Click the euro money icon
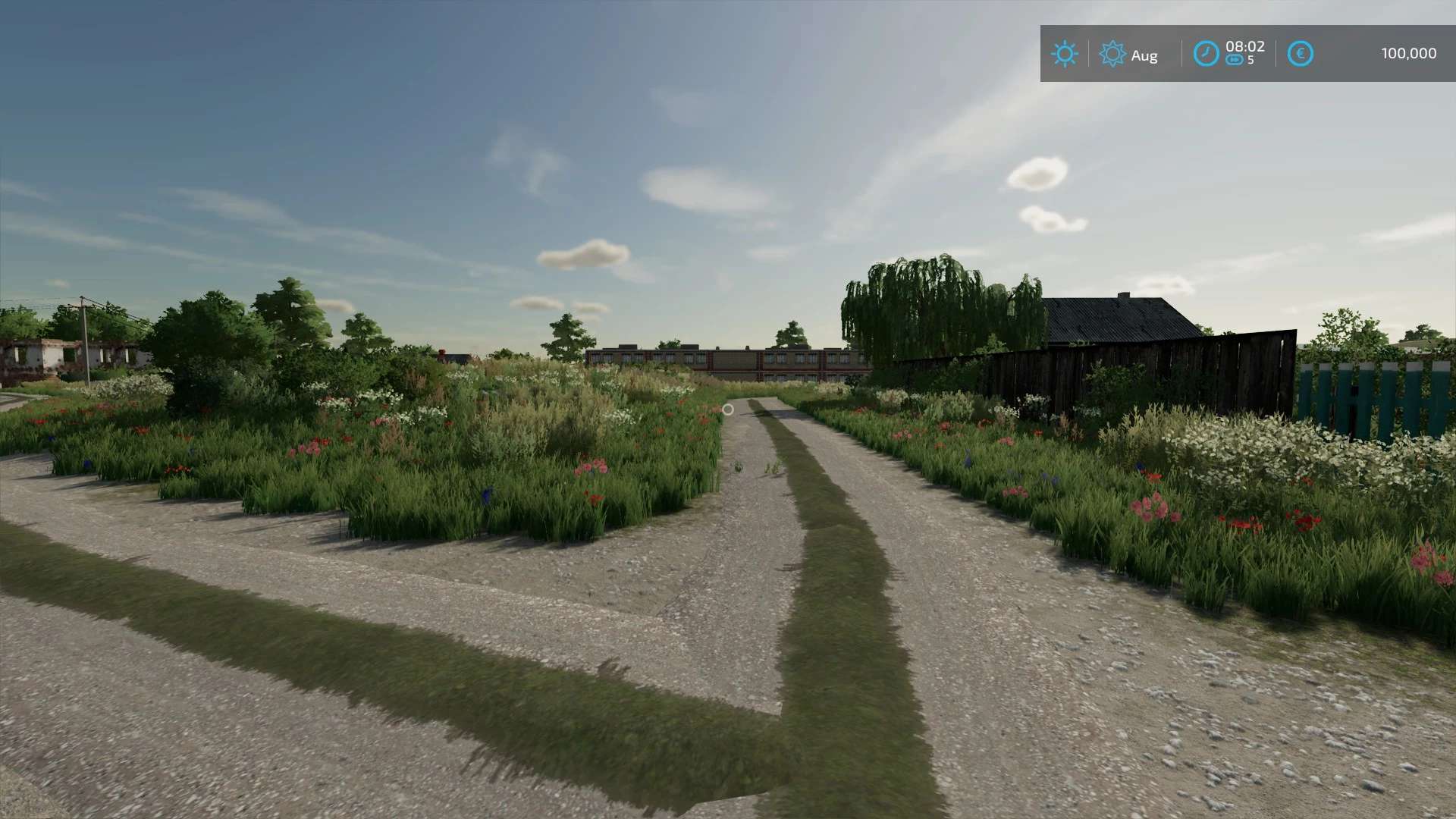 pos(1300,54)
